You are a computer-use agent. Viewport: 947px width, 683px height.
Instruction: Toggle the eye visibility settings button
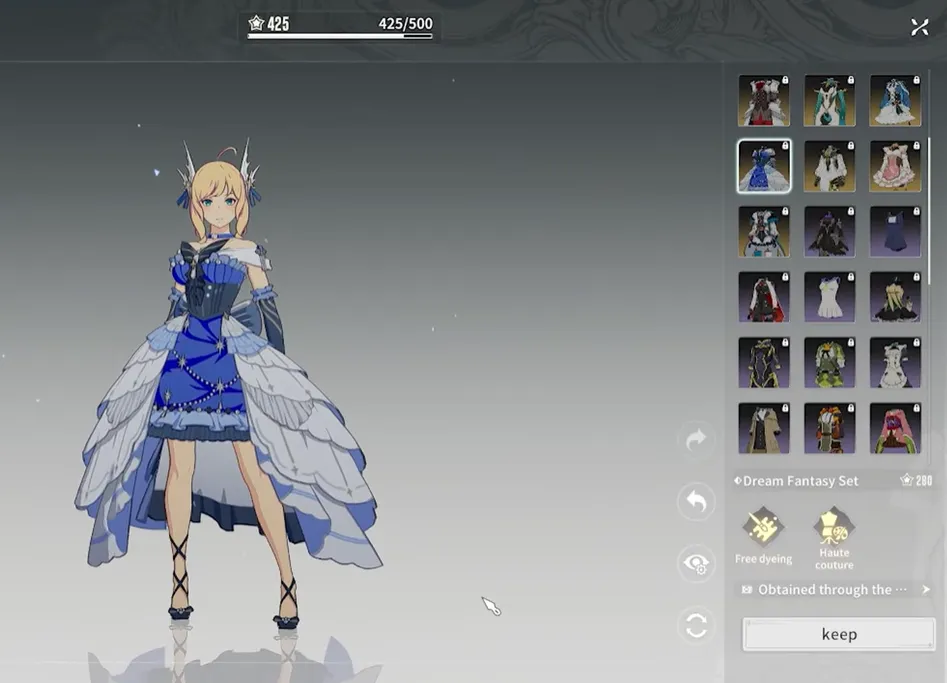[x=696, y=564]
